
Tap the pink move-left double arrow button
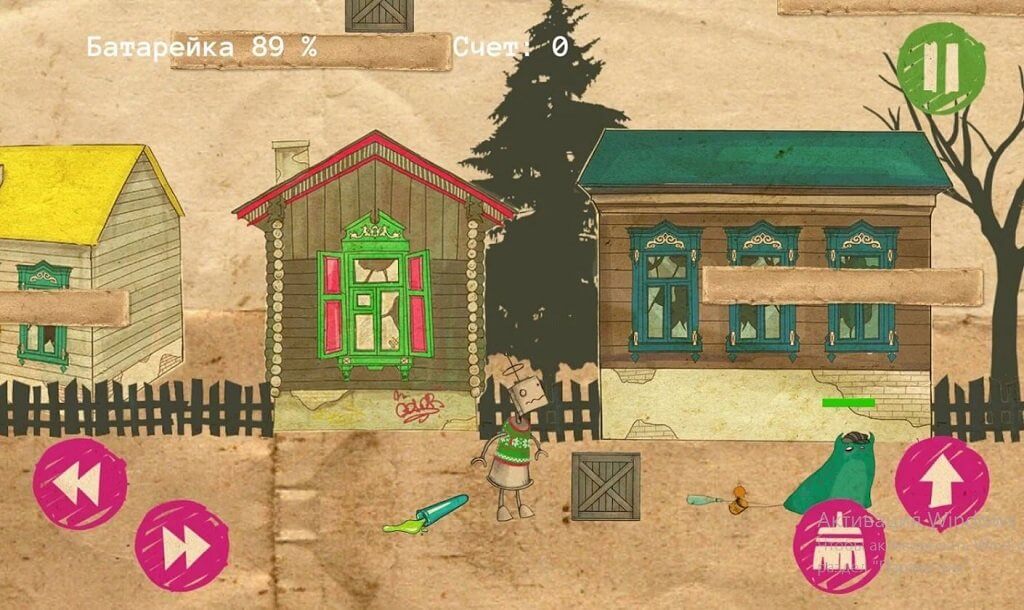[x=80, y=484]
